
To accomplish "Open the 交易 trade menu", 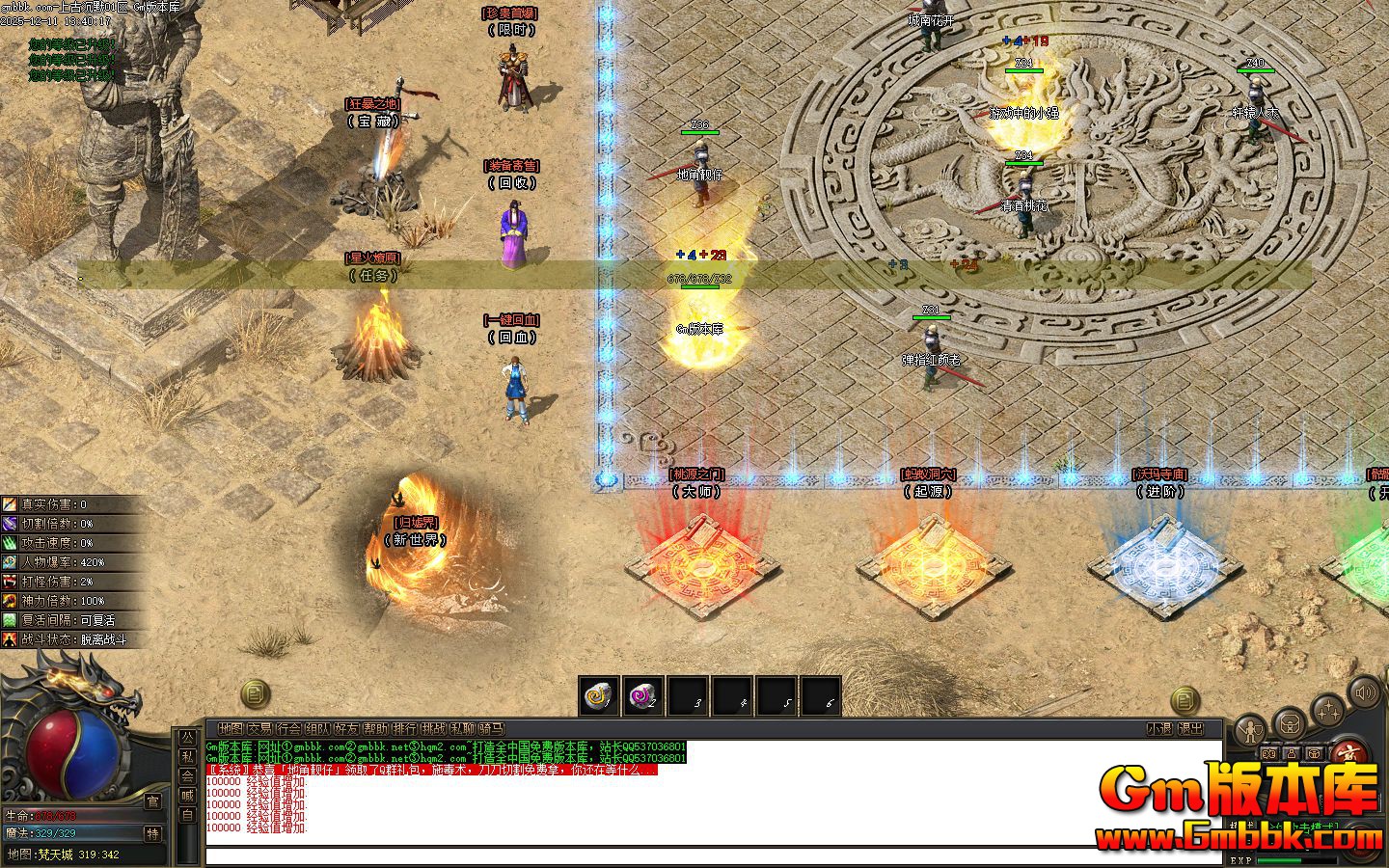I will click(259, 728).
